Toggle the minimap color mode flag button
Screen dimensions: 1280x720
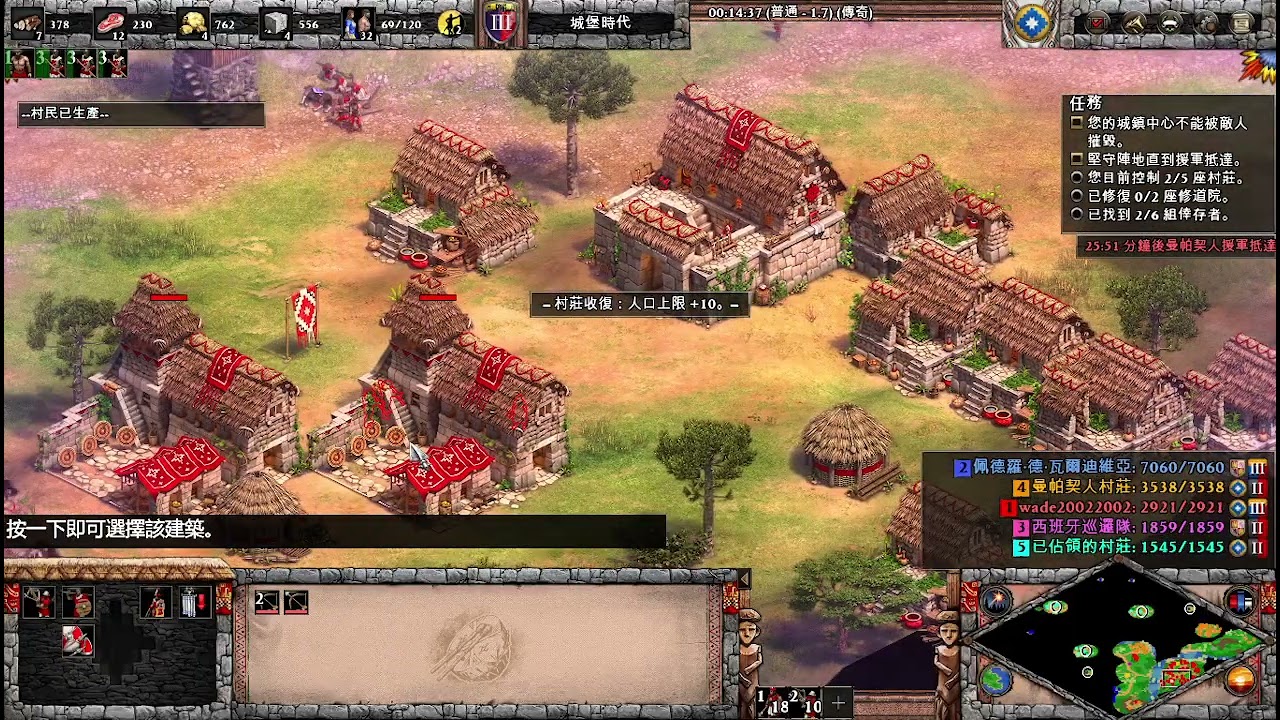[1241, 601]
